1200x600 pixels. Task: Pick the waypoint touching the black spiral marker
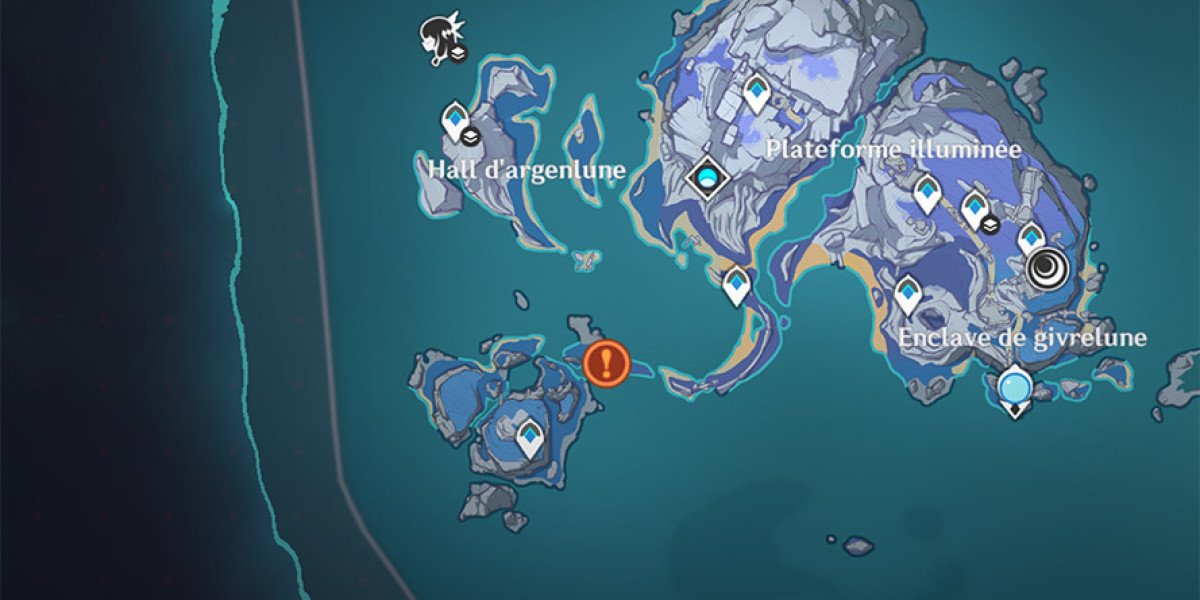[x=1030, y=238]
